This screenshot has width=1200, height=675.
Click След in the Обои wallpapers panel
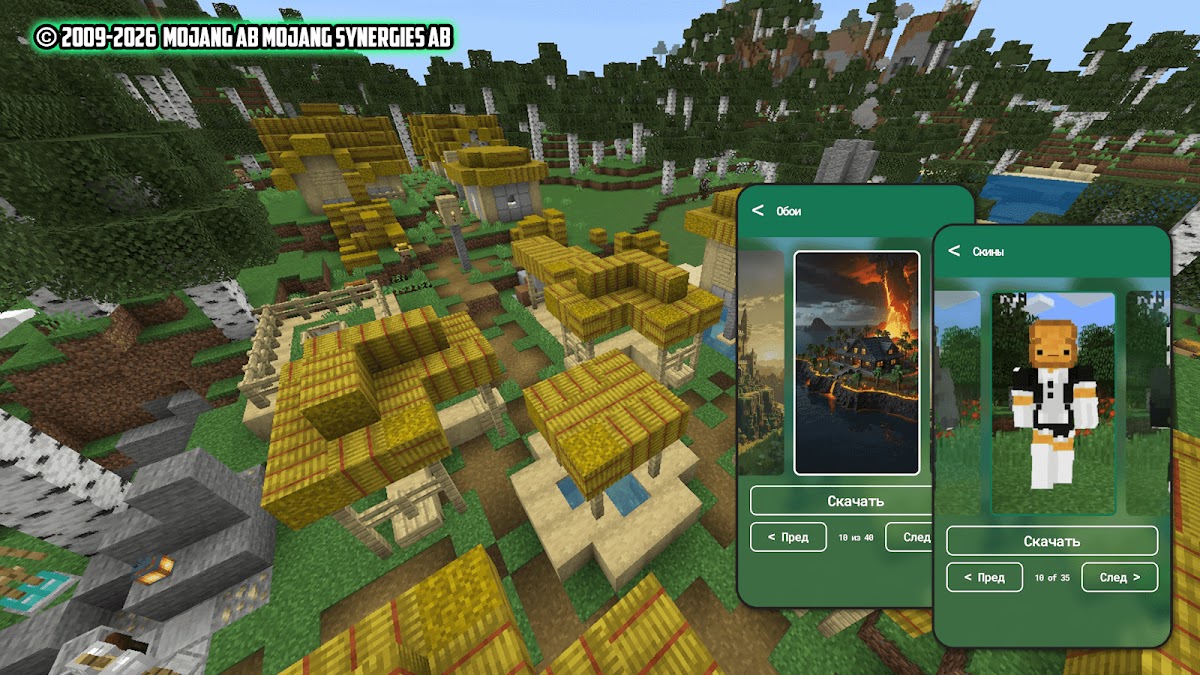[908, 537]
